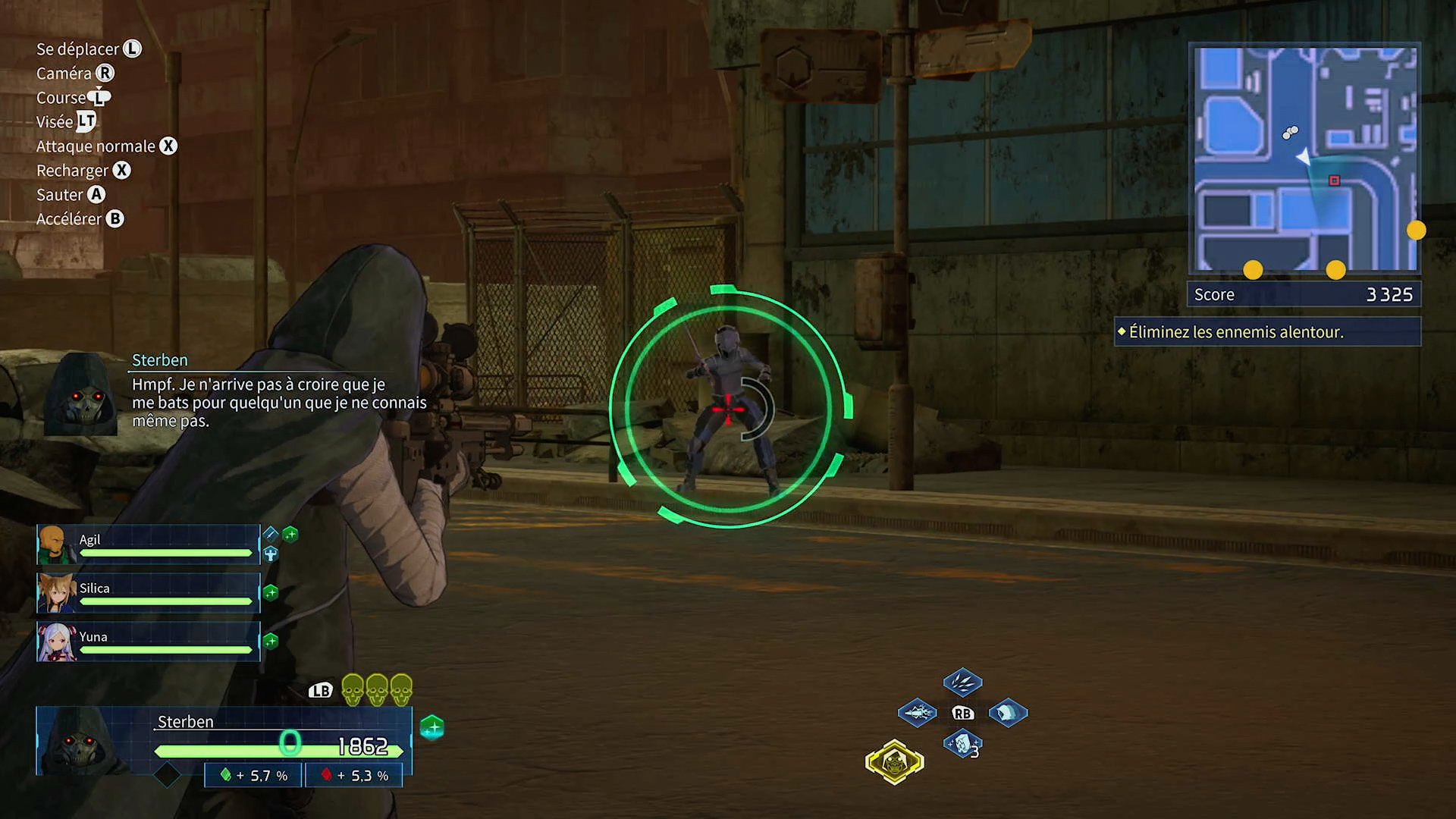Click Agil's blue sword buff icon
1456x819 pixels.
point(271,533)
